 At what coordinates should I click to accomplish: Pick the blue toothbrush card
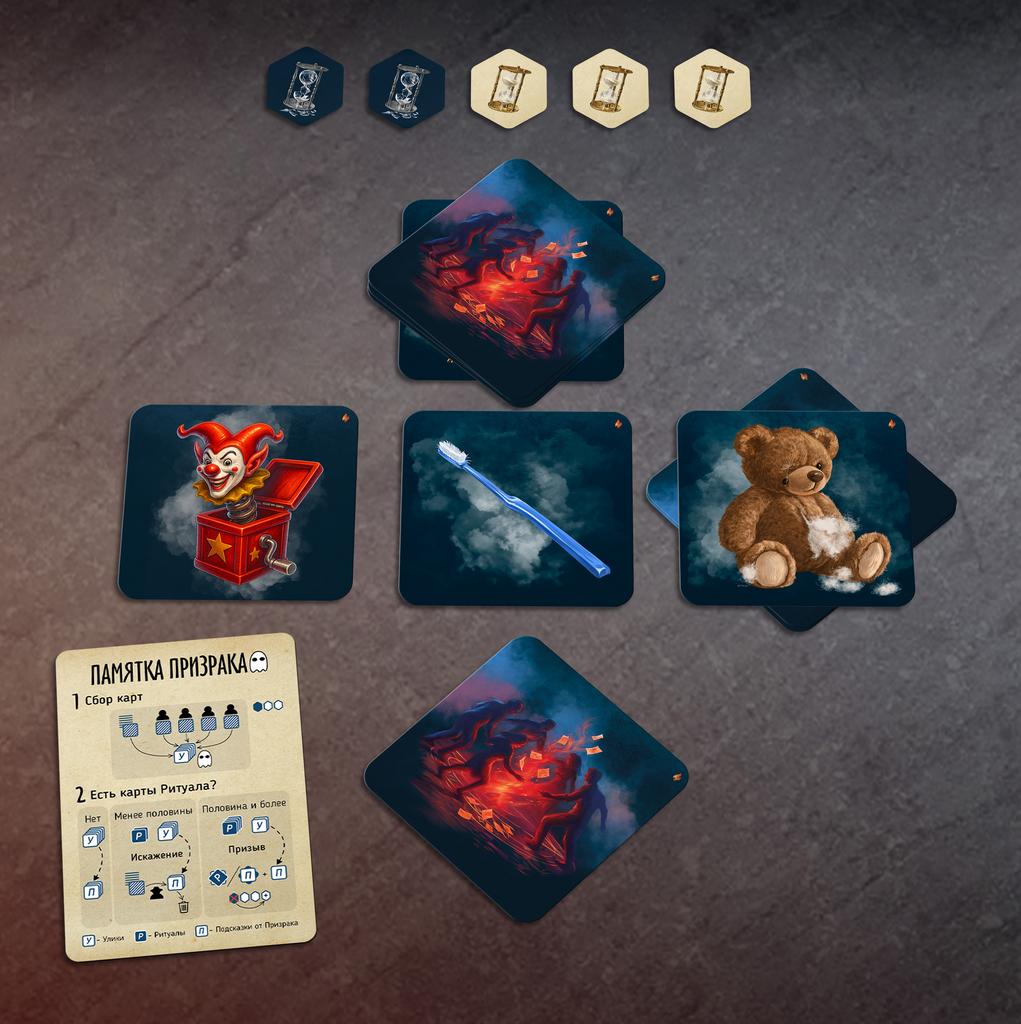(516, 508)
